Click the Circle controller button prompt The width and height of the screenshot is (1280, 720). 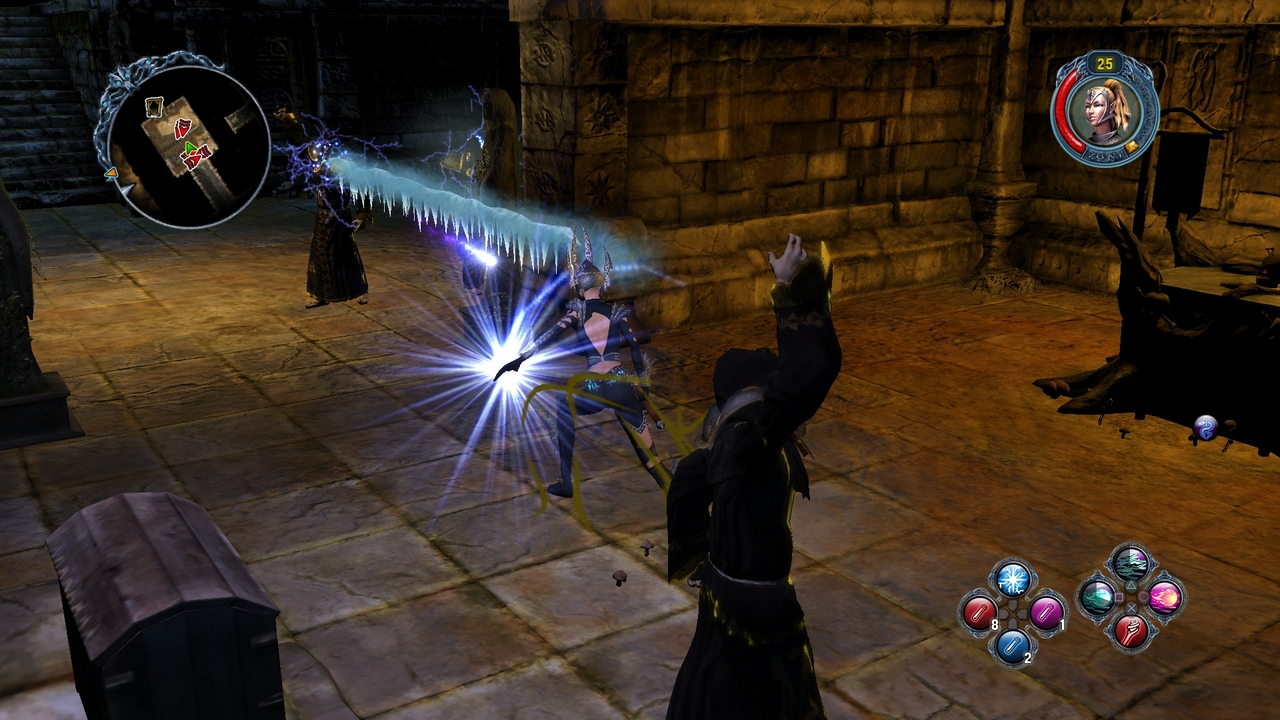coord(1143,598)
